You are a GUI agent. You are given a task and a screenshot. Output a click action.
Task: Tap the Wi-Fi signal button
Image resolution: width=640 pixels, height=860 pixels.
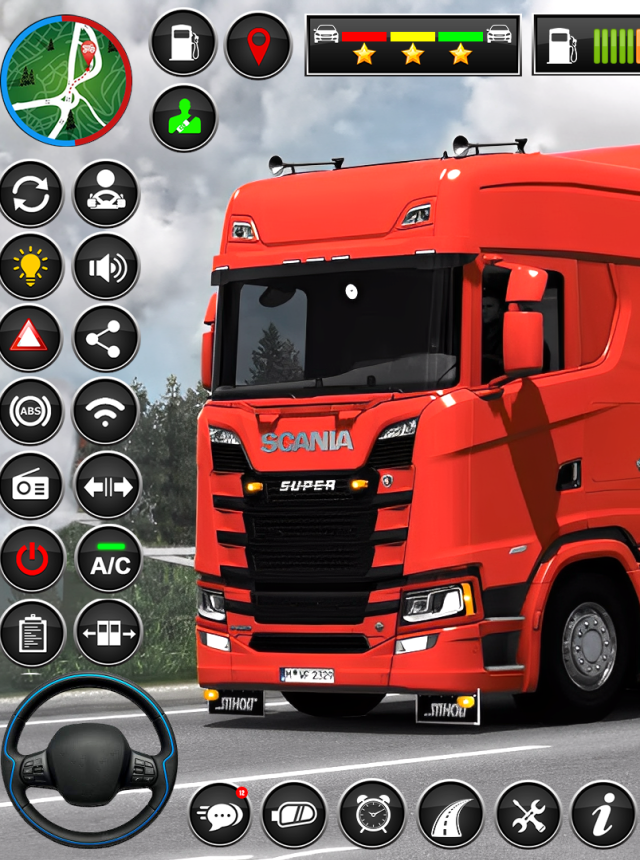point(106,412)
